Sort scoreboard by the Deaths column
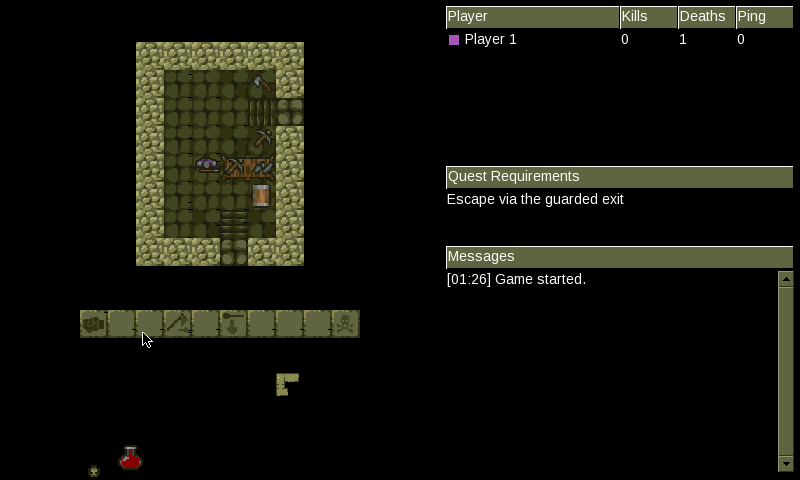This screenshot has width=800, height=480. pos(706,17)
